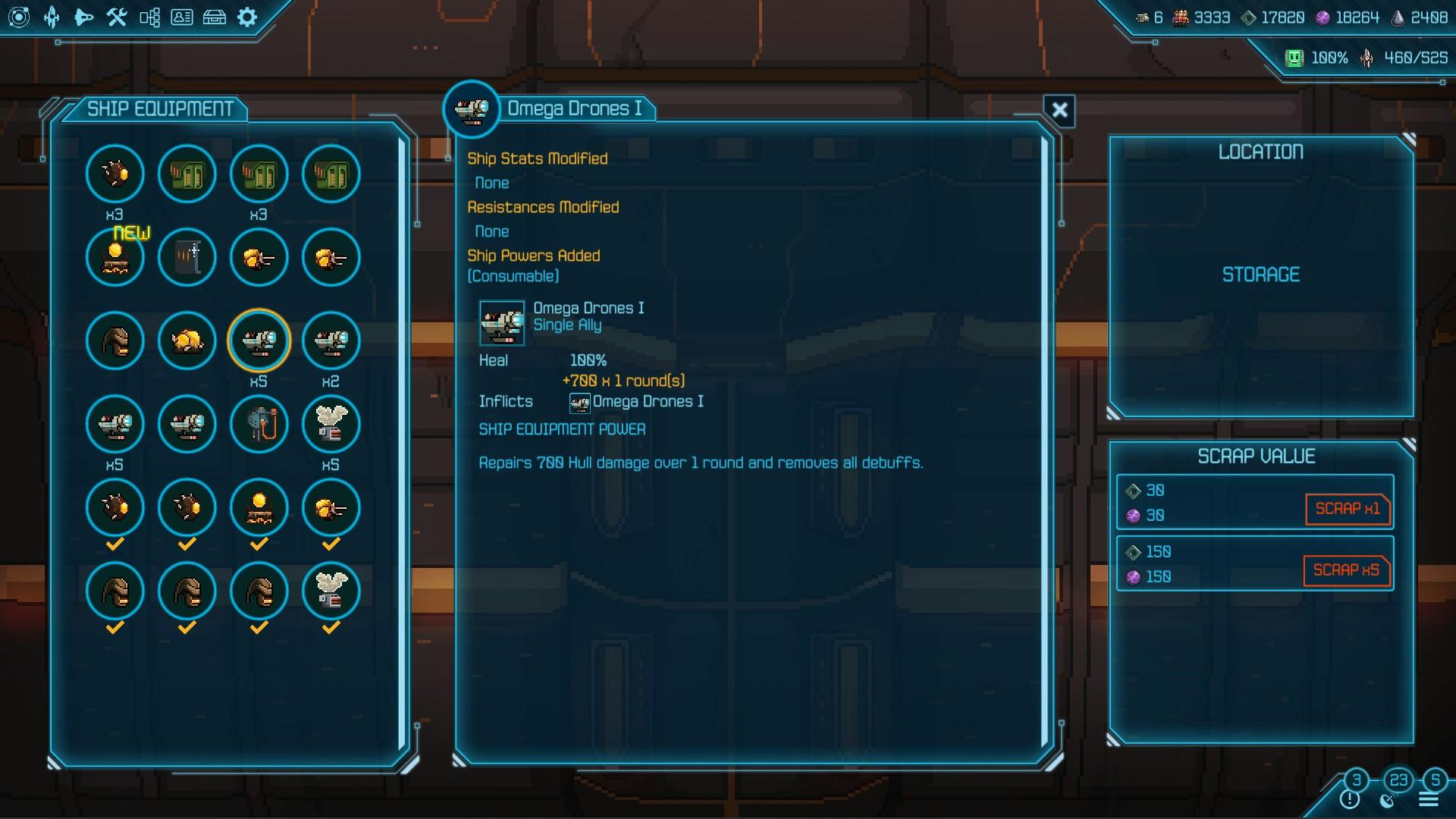Toggle the checkmark under the white-winged drone item
1456x819 pixels.
point(331,626)
